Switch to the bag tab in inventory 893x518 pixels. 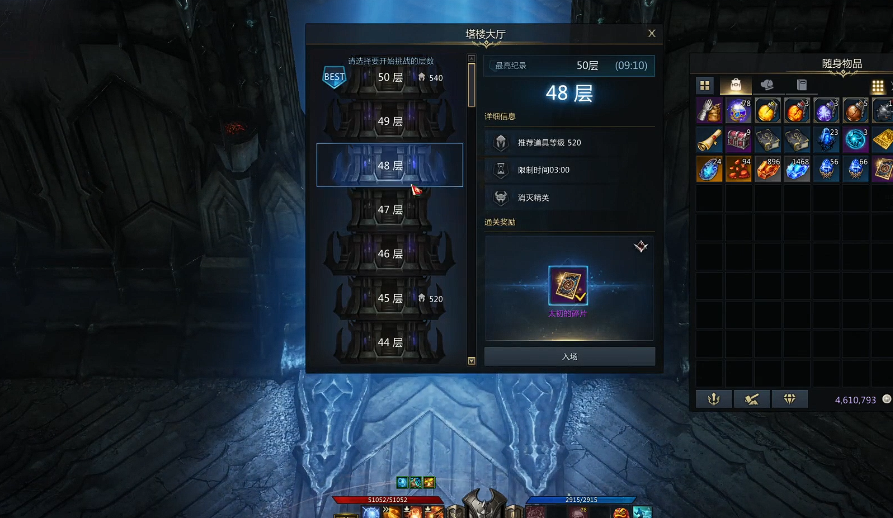[x=736, y=86]
